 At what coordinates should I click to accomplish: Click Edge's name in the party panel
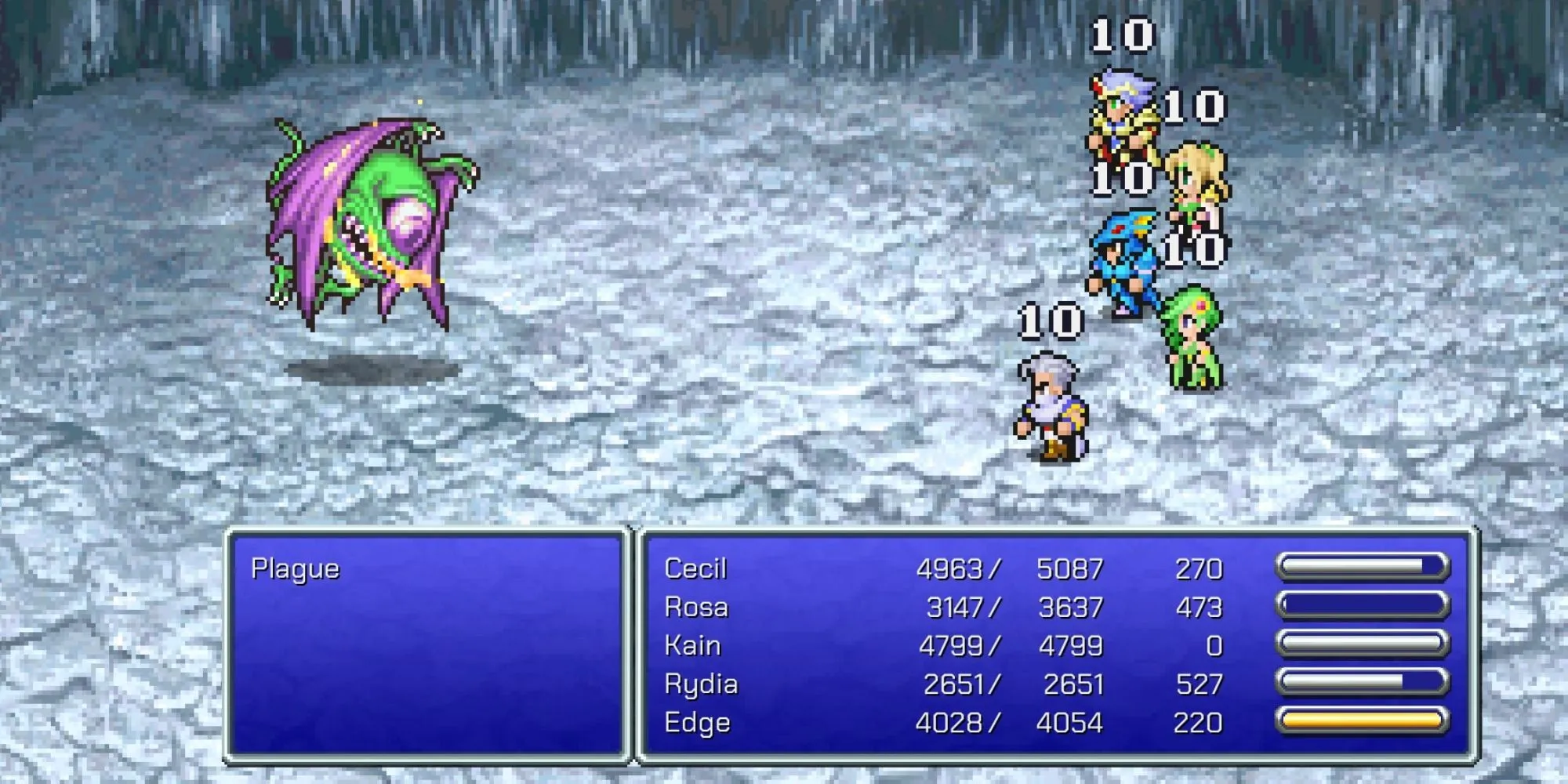coord(697,723)
